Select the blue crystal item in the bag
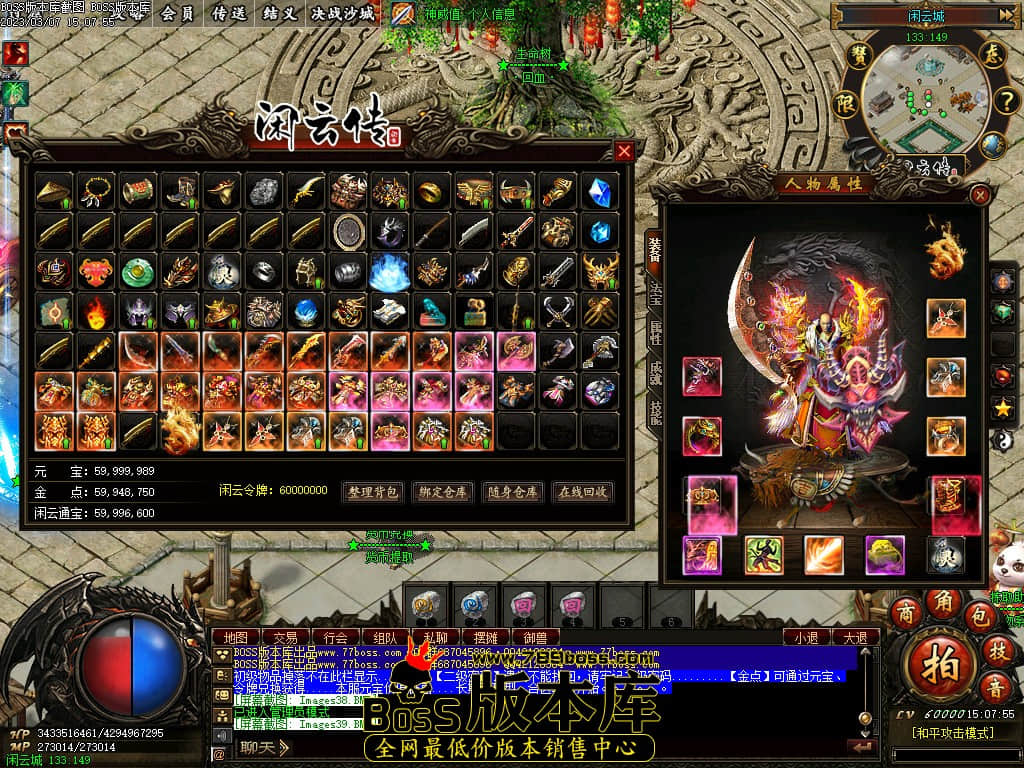Screen dimensions: 1024x768 (600, 190)
